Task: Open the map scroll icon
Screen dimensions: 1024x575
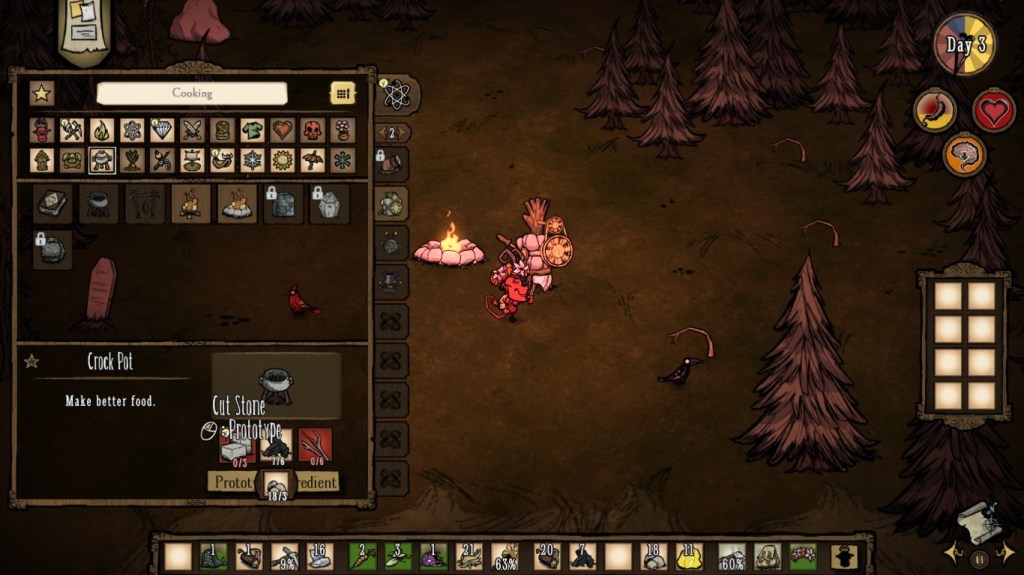Action: click(978, 521)
